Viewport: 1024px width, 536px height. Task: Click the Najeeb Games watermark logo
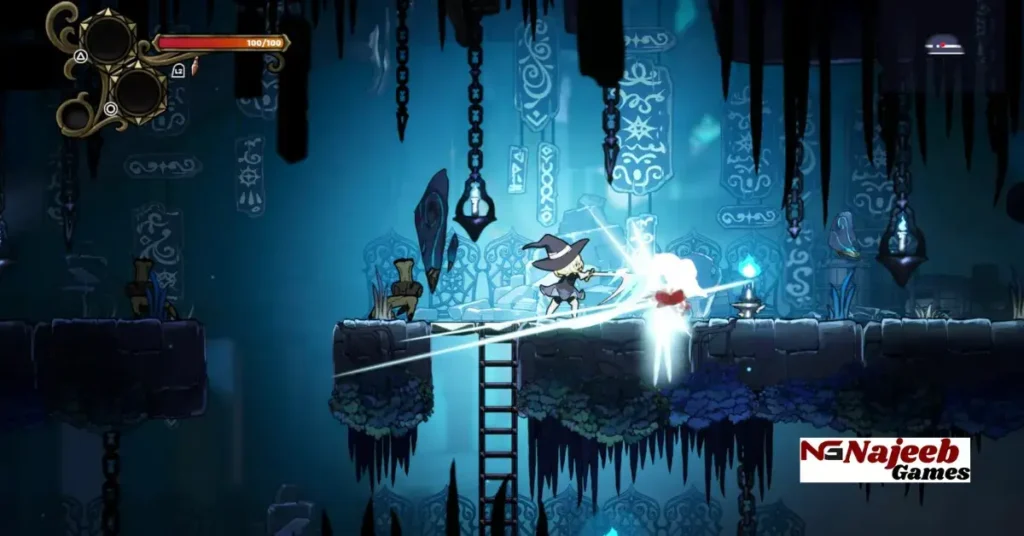click(884, 460)
